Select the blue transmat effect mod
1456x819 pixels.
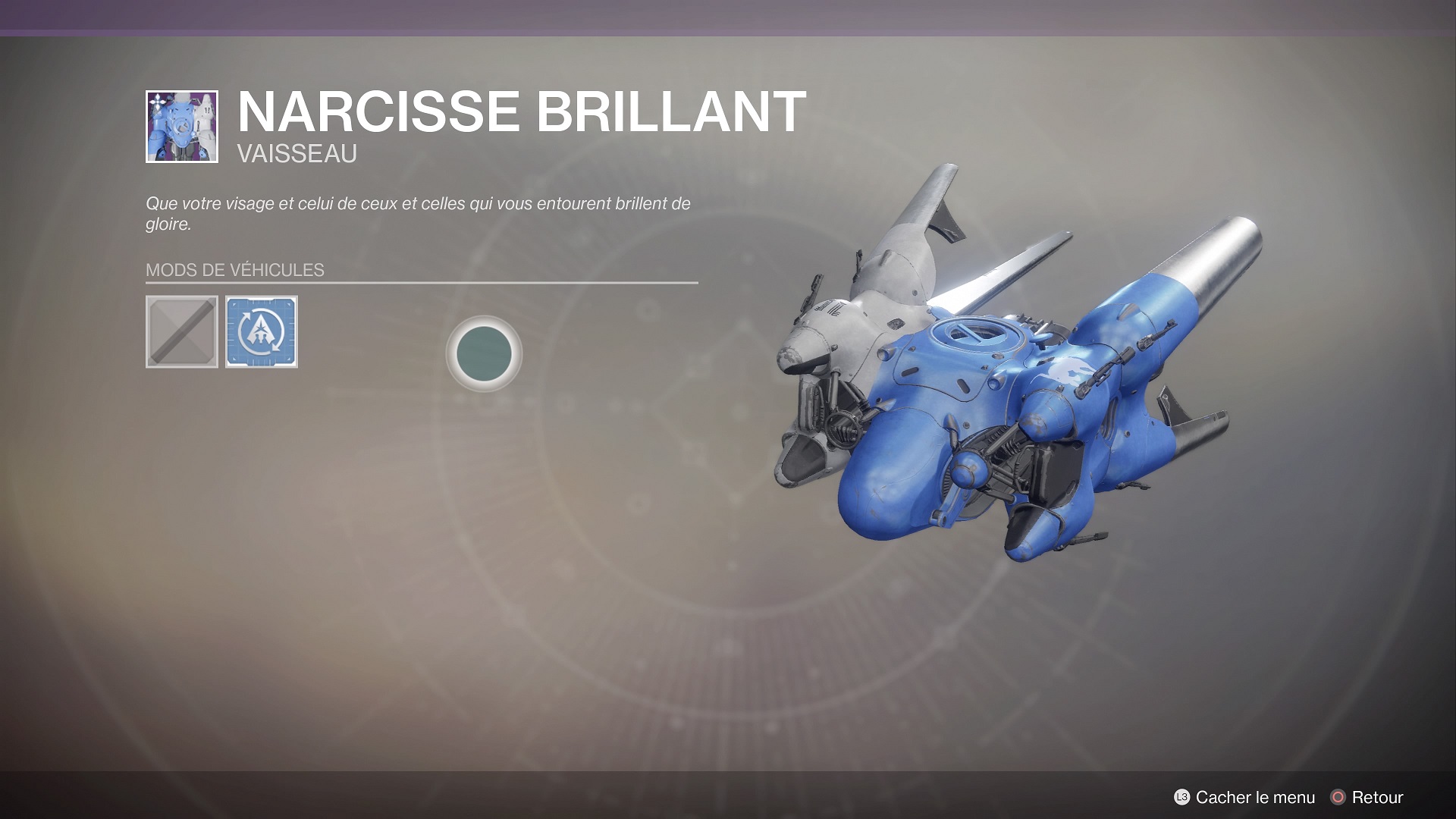[262, 331]
